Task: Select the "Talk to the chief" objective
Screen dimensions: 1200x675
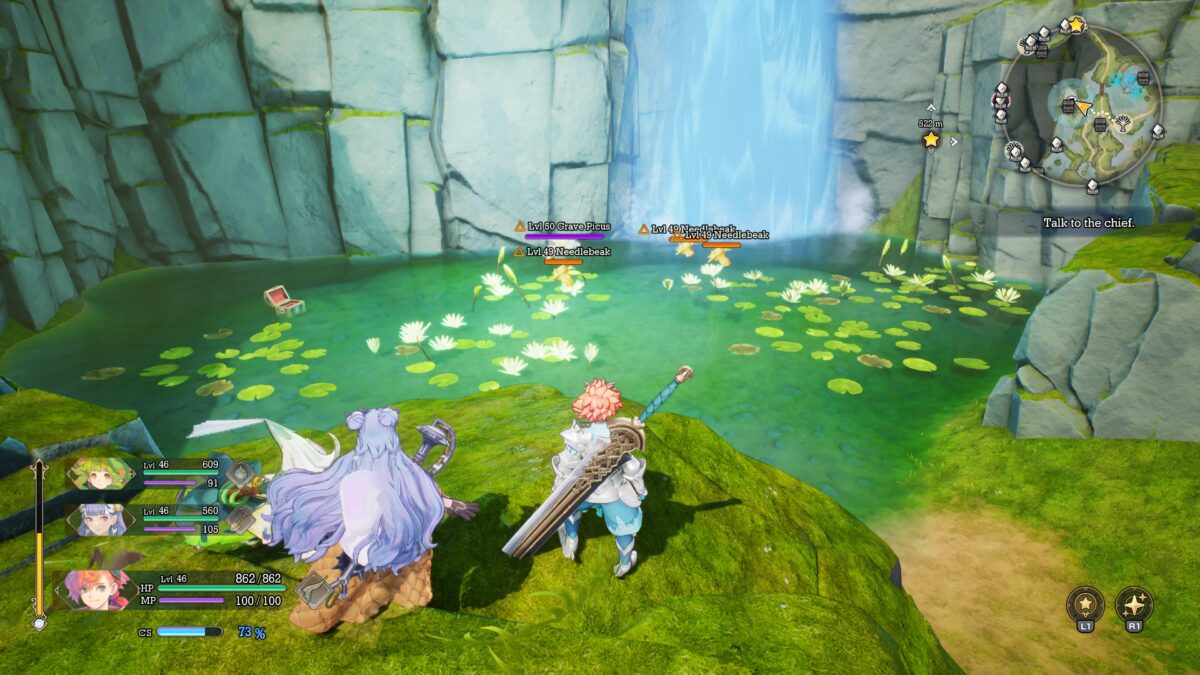Action: [x=1088, y=223]
